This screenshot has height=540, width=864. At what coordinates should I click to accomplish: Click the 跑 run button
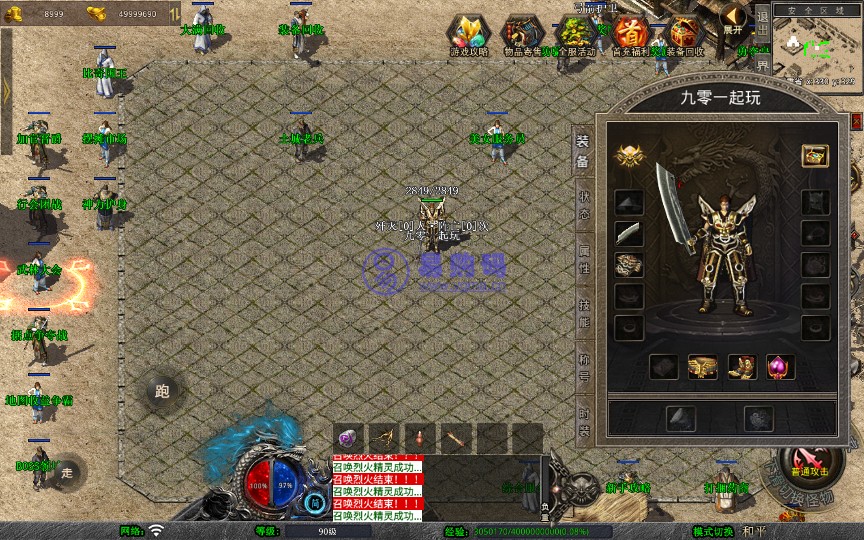pos(163,391)
